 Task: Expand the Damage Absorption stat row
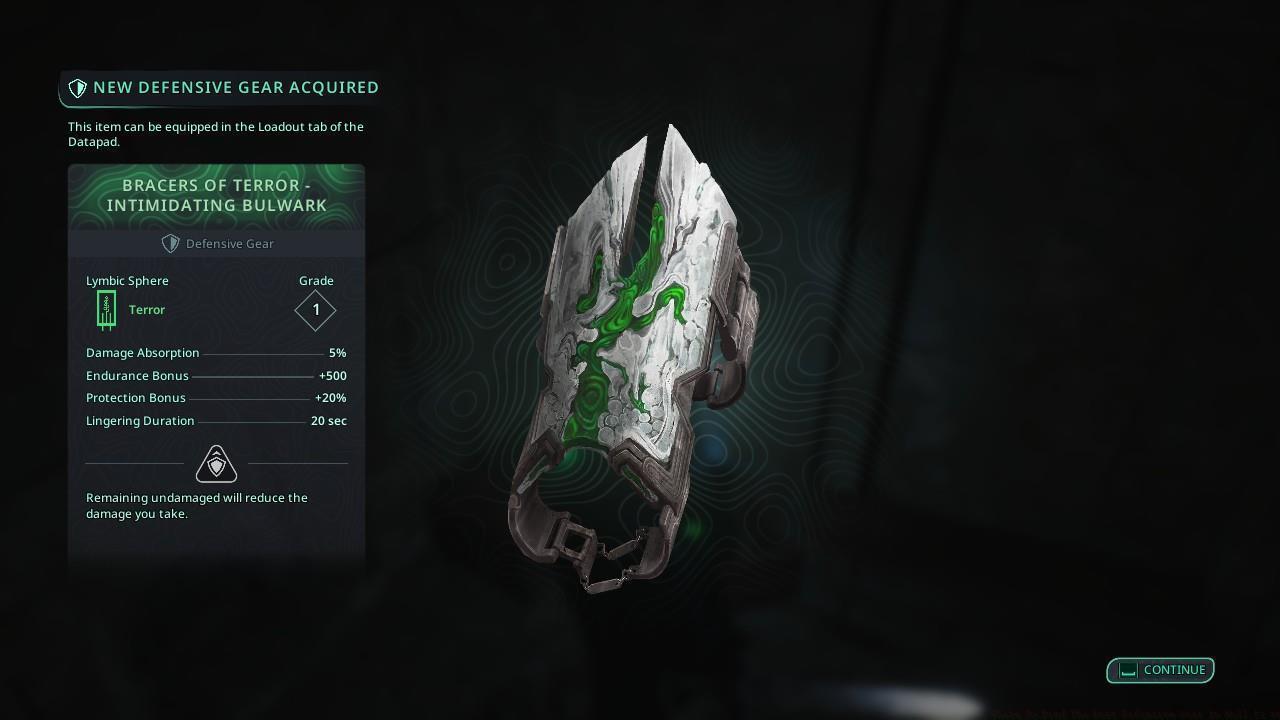point(215,353)
